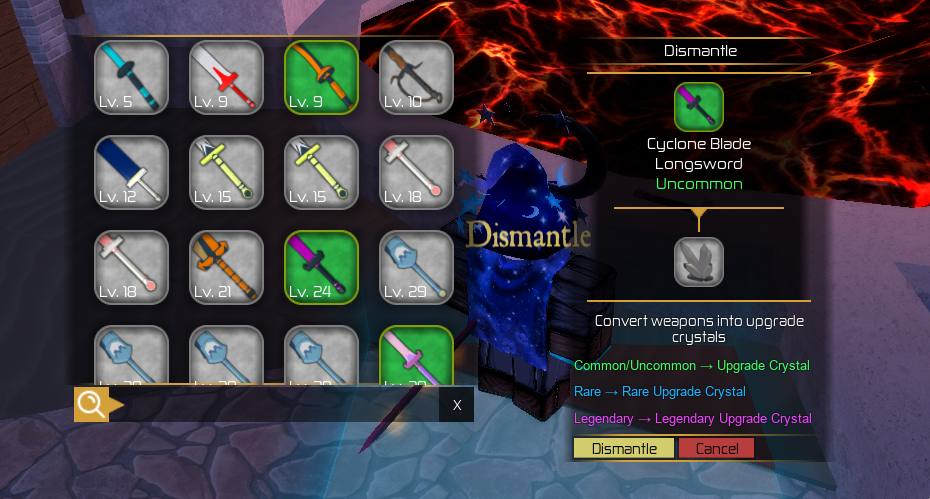Select the Lv. 21 orange hammer slot
This screenshot has width=930, height=499.
[x=226, y=267]
